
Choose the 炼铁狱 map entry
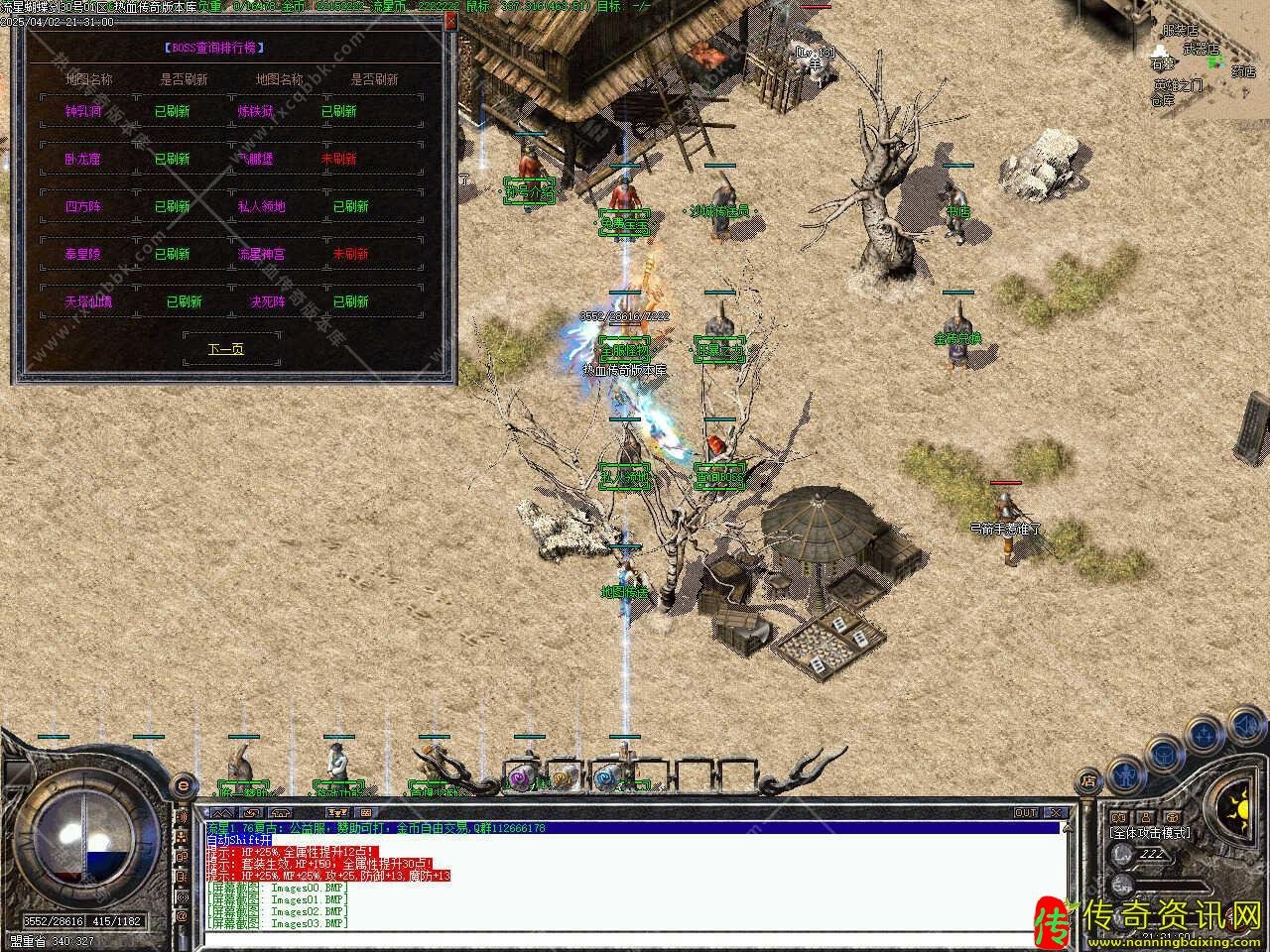click(256, 111)
